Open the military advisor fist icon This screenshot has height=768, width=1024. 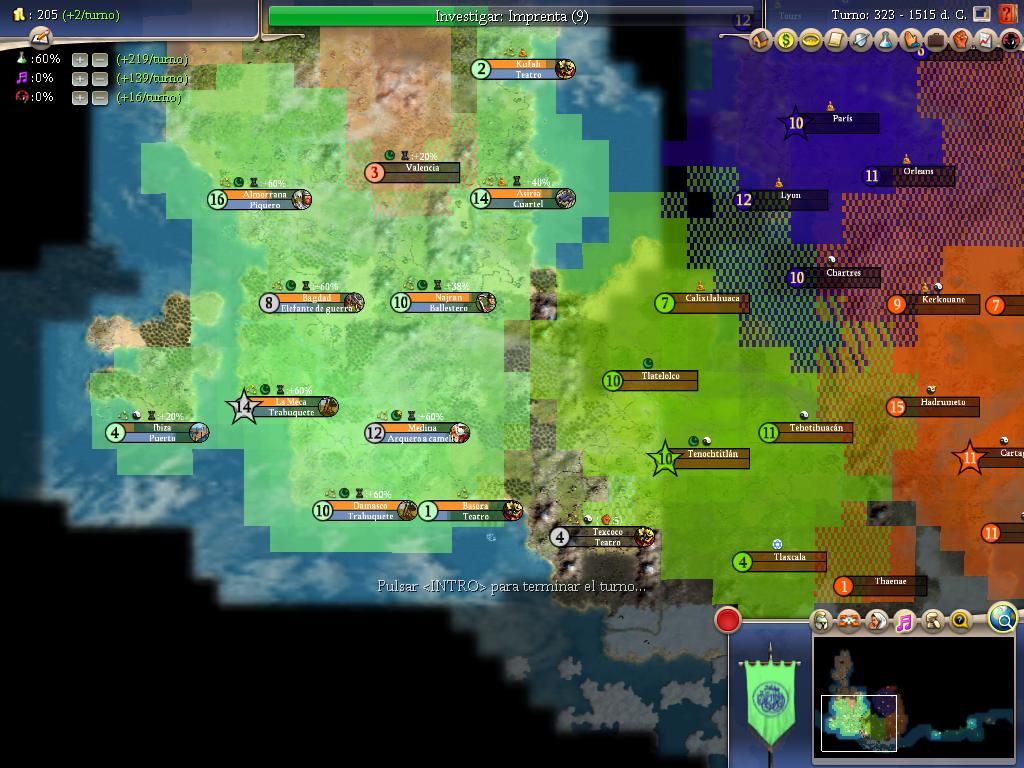point(961,40)
